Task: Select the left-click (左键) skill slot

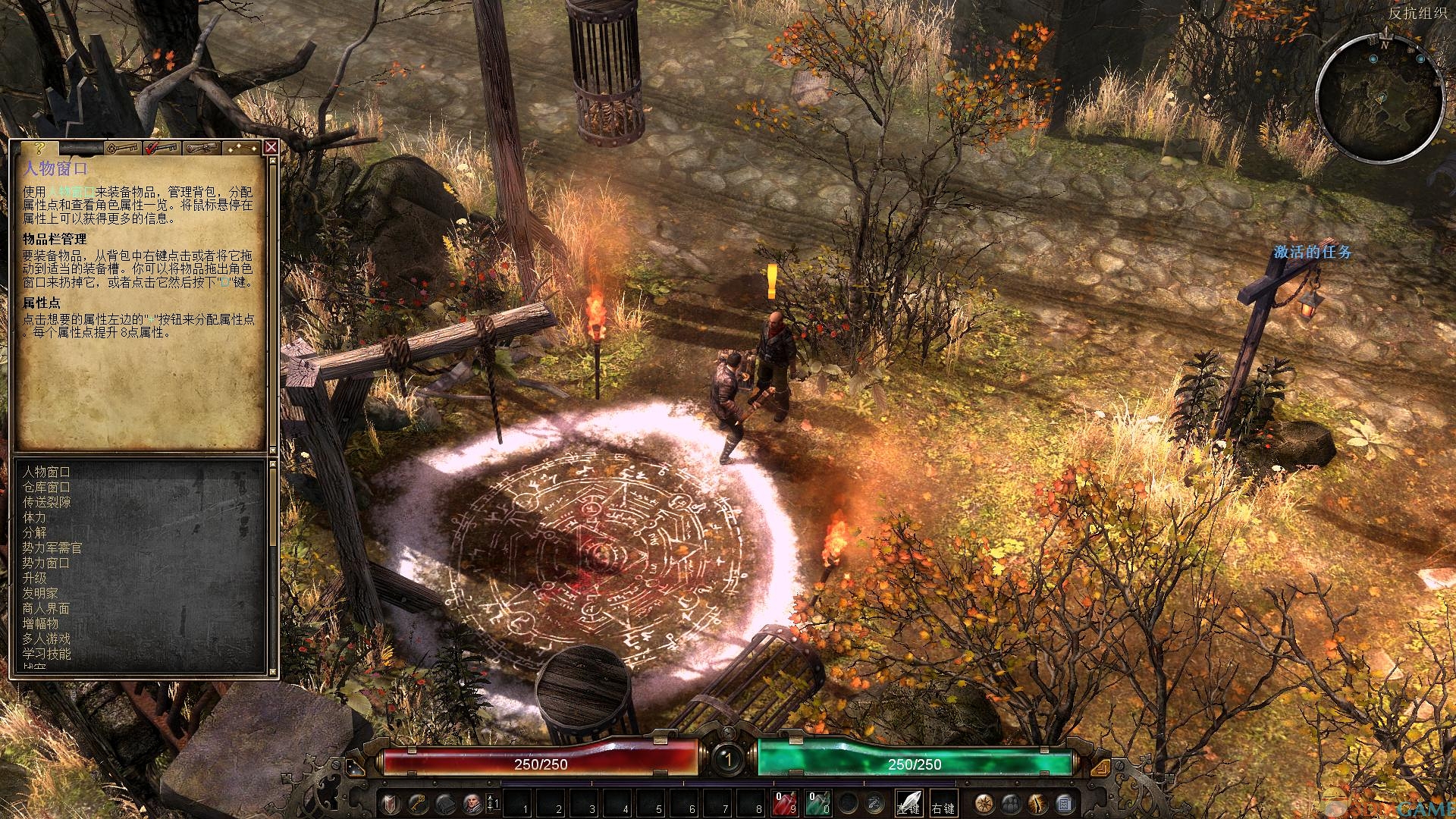Action: 908,803
